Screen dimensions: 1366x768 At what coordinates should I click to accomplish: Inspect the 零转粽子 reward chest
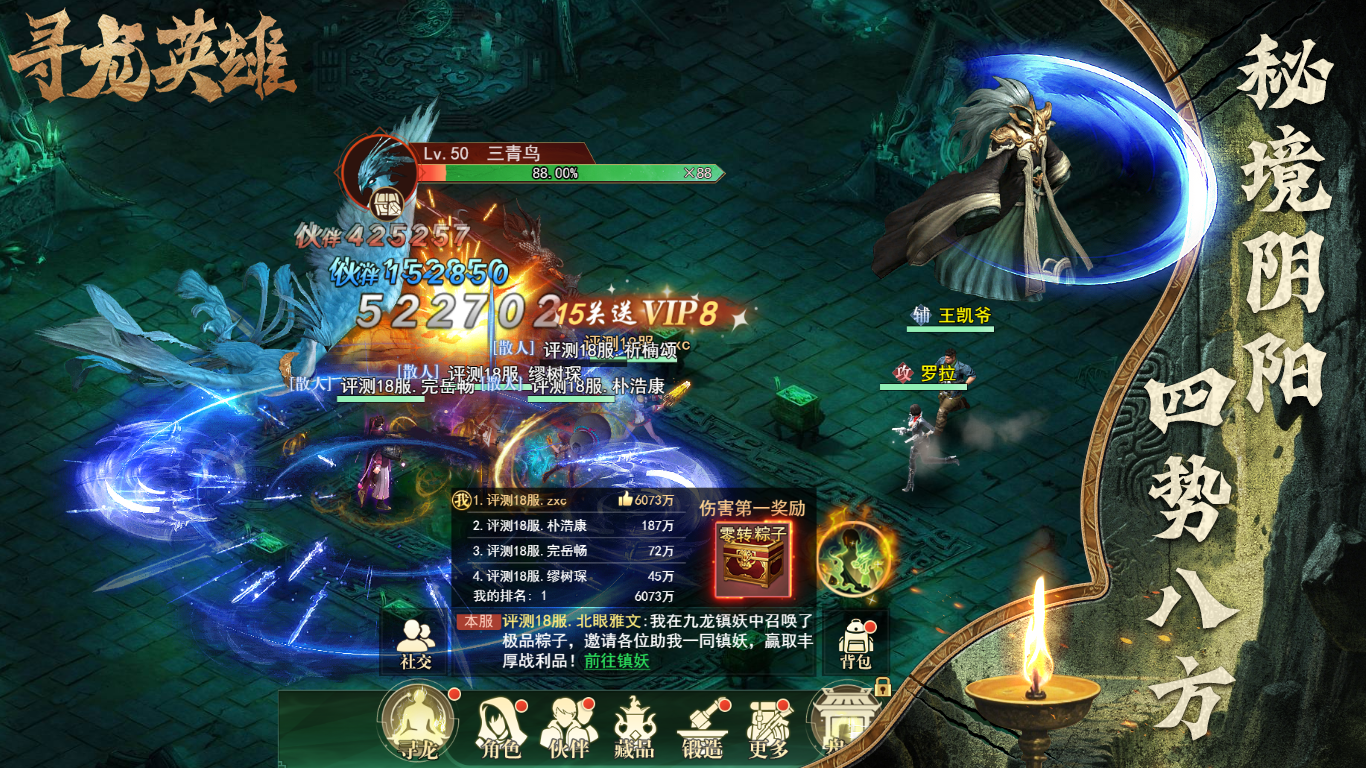click(x=754, y=559)
